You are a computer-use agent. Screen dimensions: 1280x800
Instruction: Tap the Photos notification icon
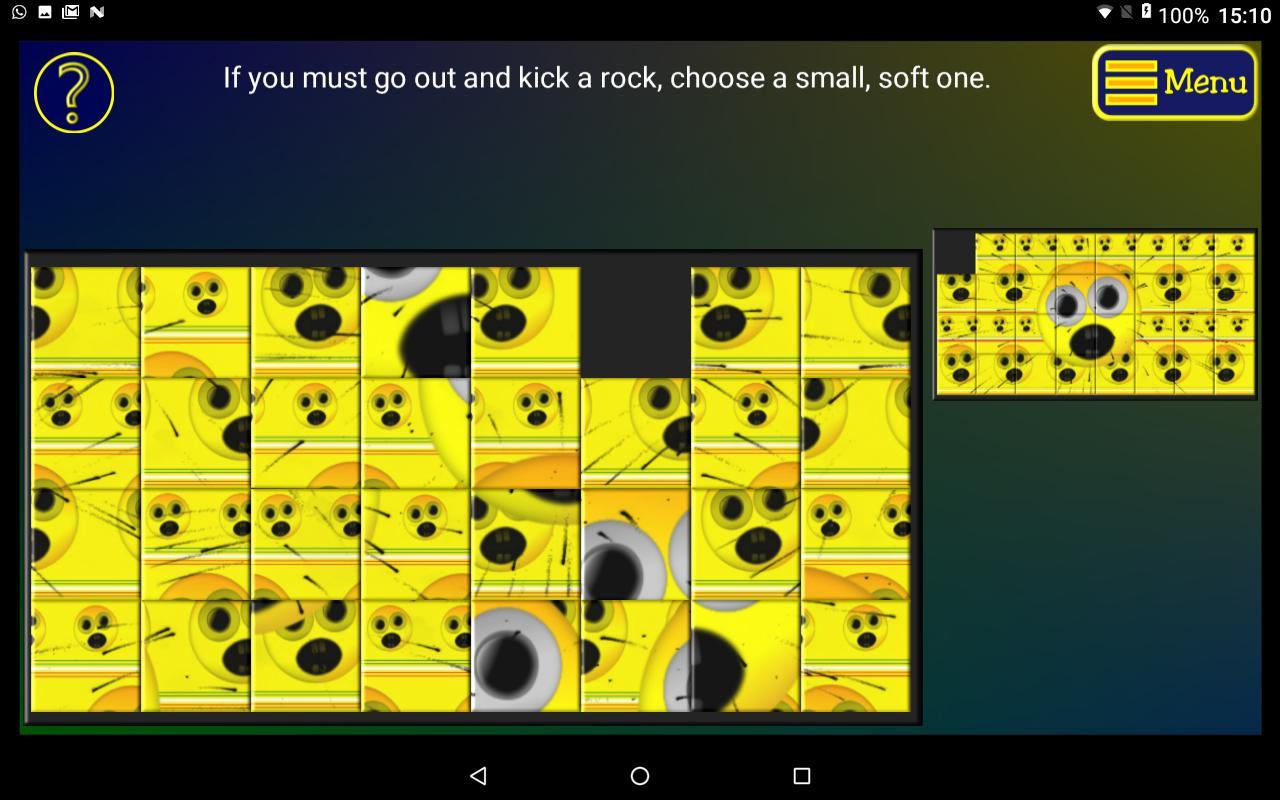43,13
